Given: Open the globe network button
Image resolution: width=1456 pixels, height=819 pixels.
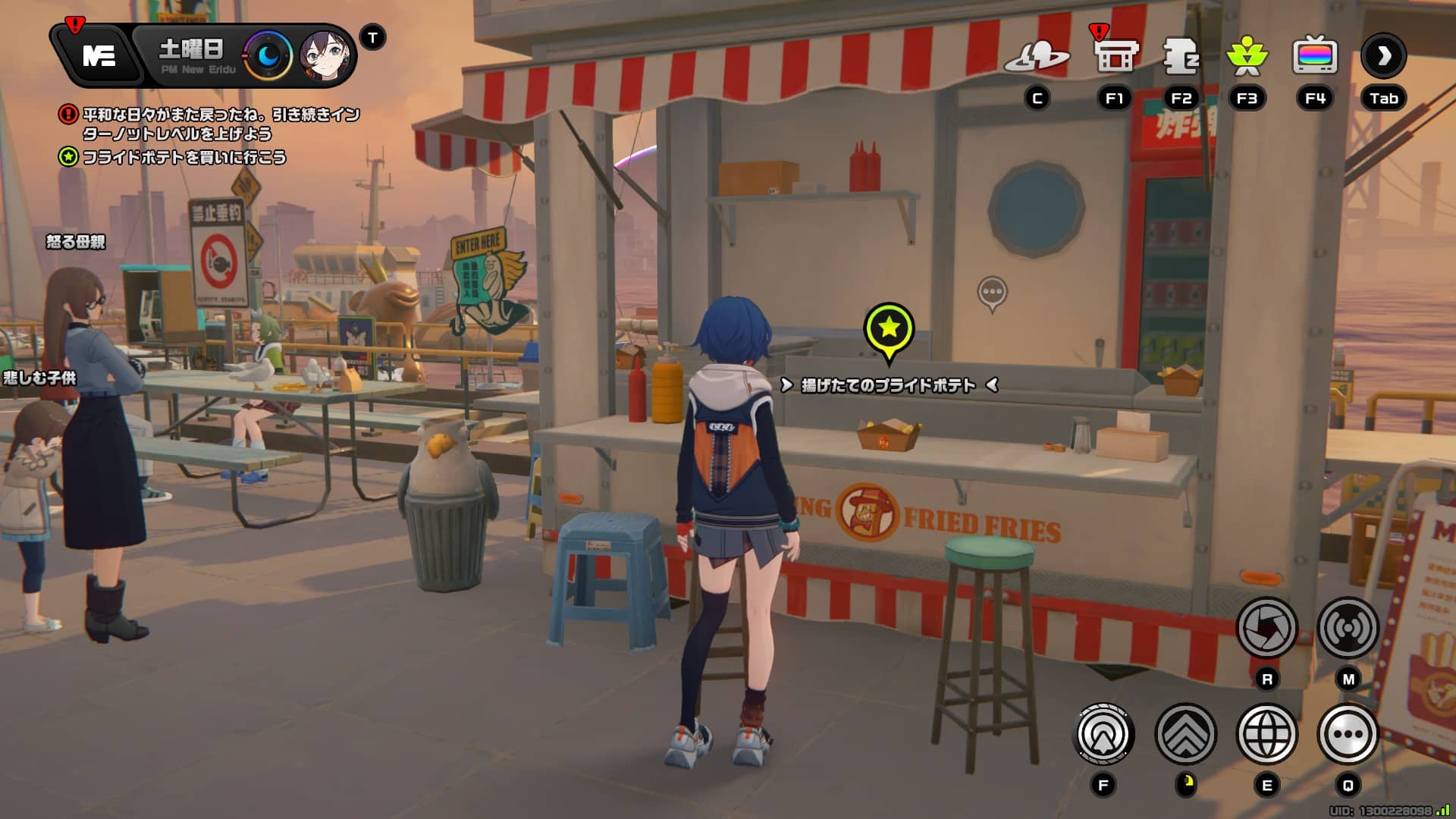Looking at the screenshot, I should pos(1266,734).
